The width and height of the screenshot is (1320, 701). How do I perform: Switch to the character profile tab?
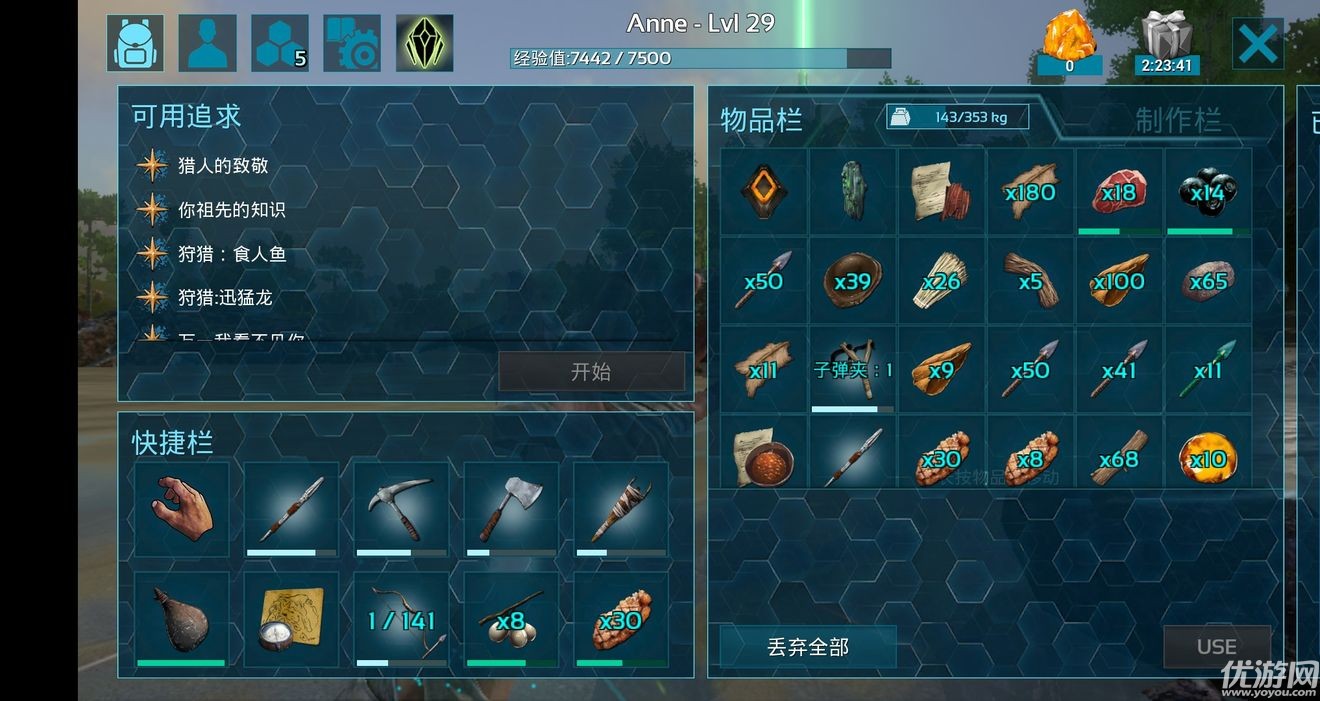pos(208,43)
